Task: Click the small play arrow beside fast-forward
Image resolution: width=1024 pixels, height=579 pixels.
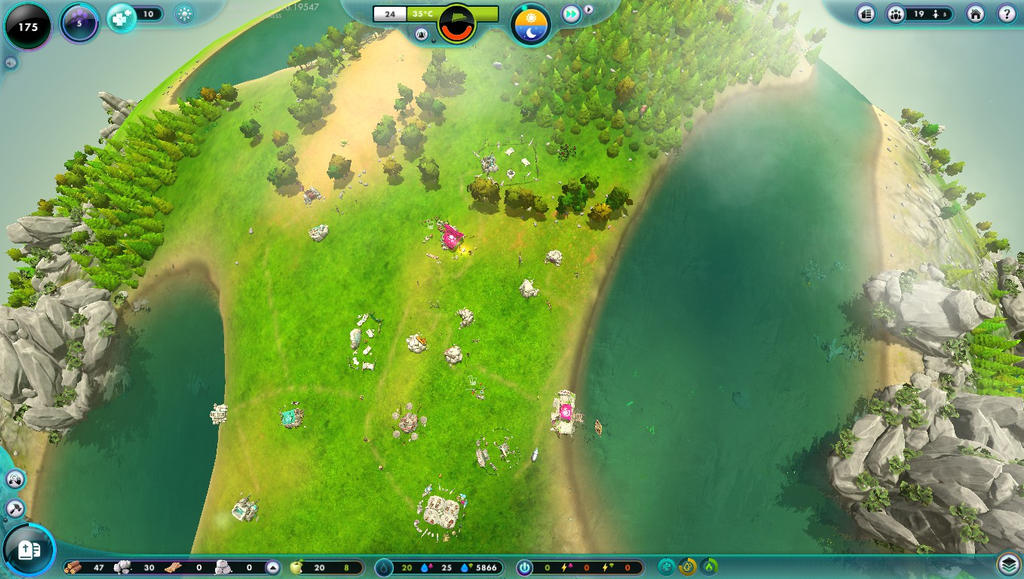Action: [x=589, y=10]
